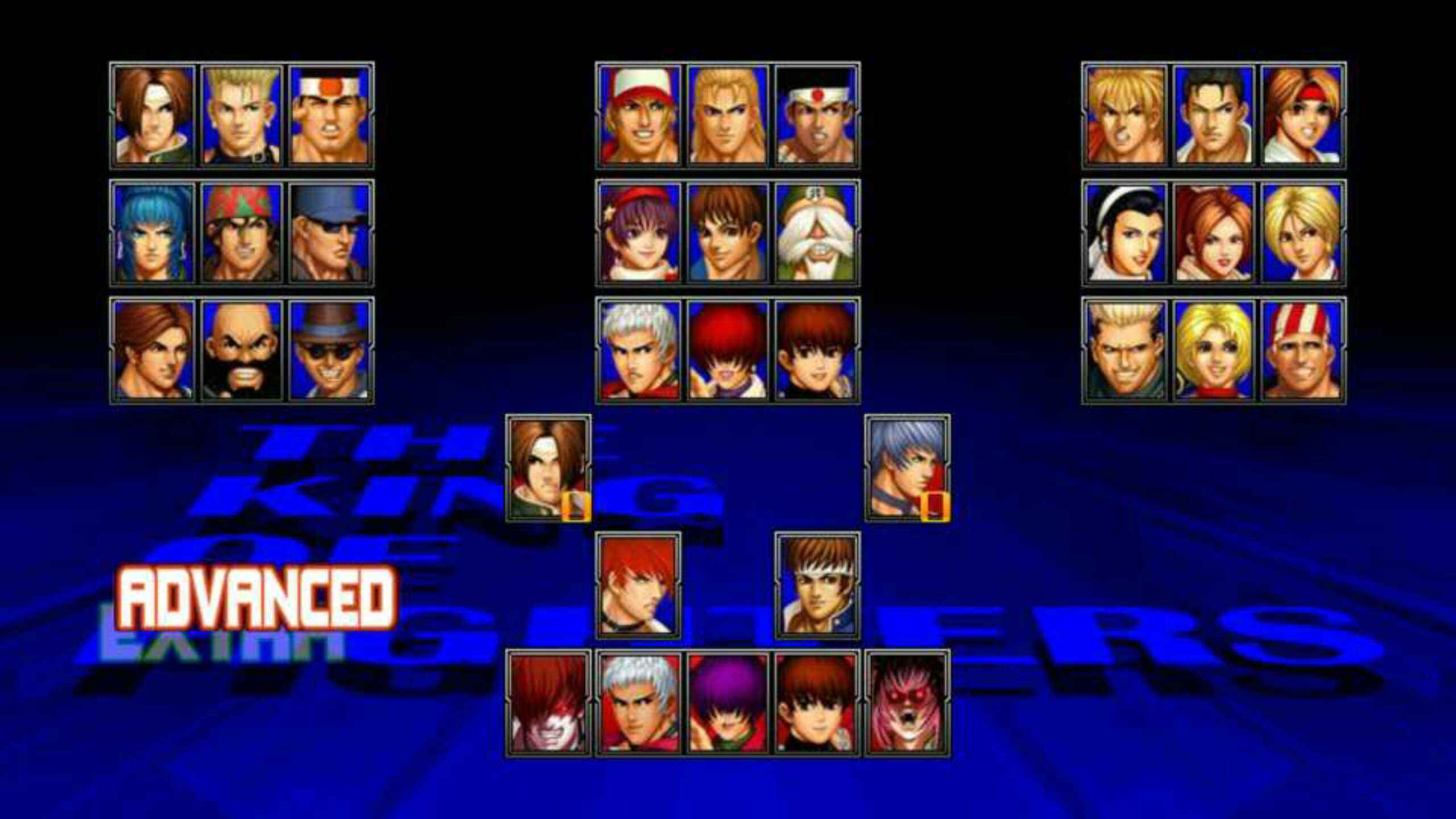Select dark-haired Robert portrait
The height and width of the screenshot is (819, 1456).
1213,115
